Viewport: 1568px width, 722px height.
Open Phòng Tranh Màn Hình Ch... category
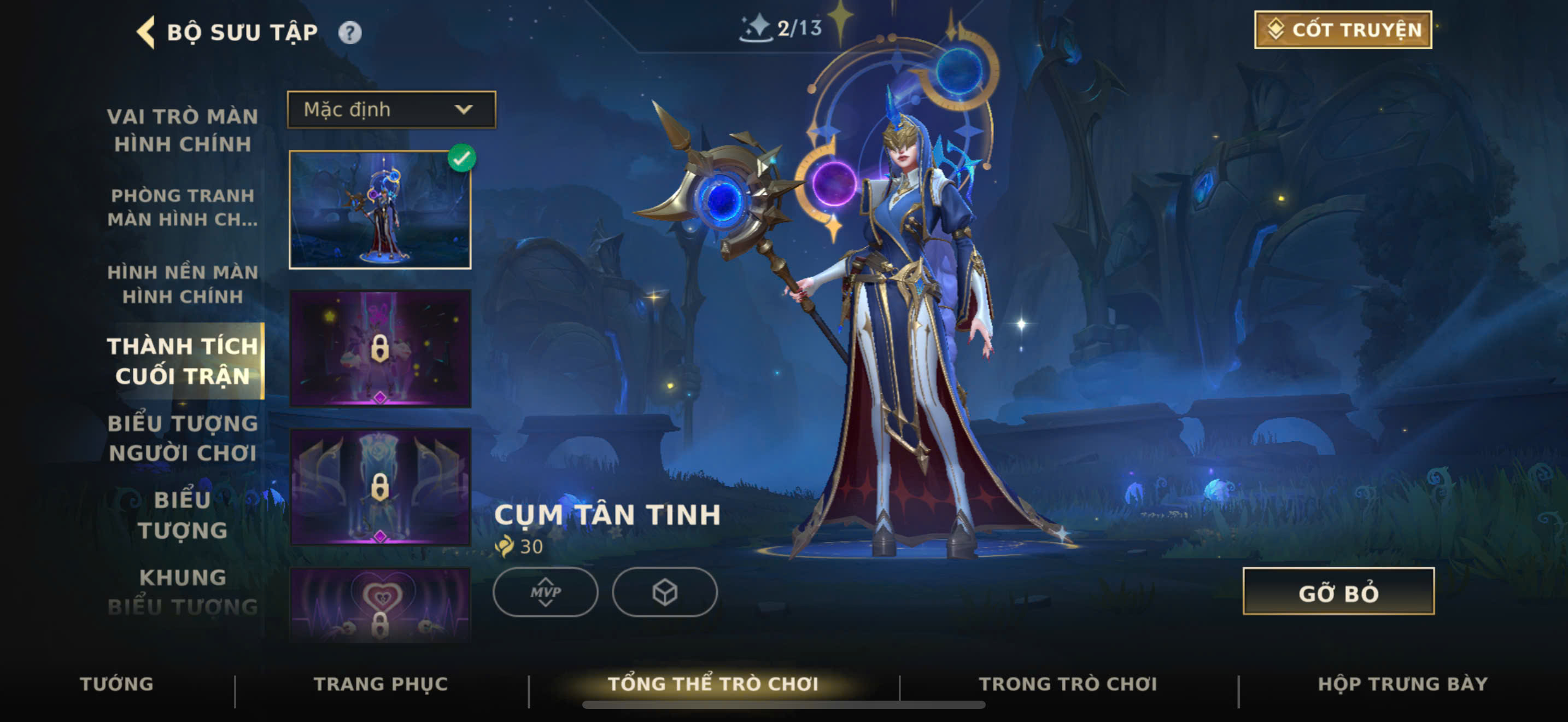click(x=183, y=207)
